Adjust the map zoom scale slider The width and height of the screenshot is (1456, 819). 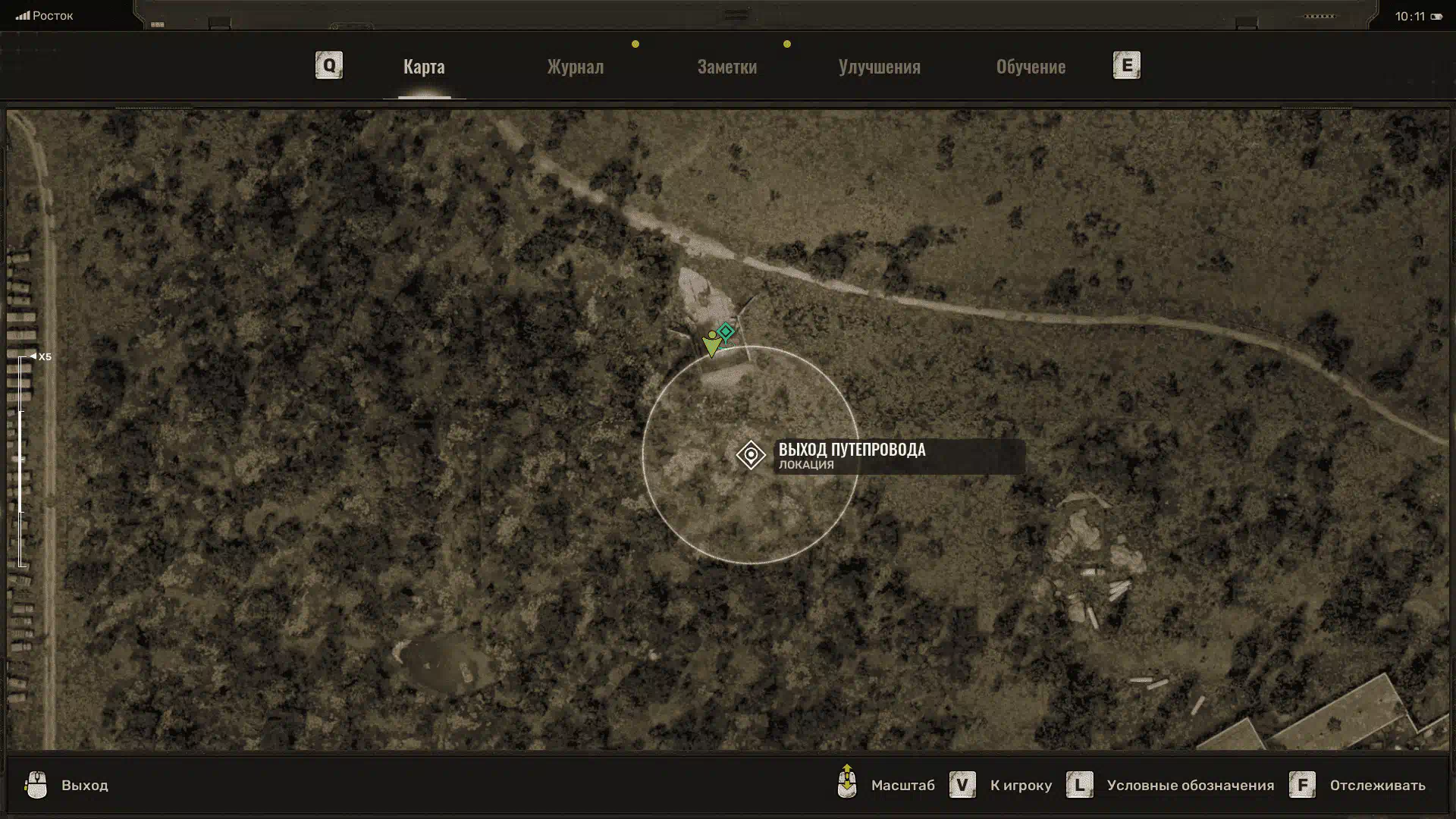(22, 460)
